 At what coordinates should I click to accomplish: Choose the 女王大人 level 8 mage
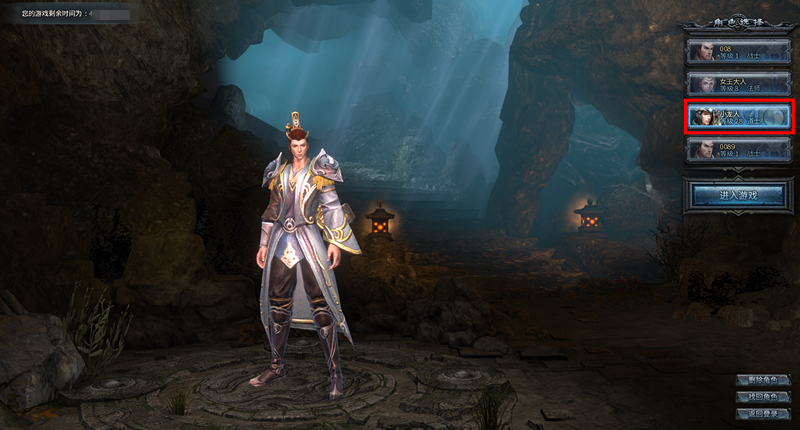(739, 84)
